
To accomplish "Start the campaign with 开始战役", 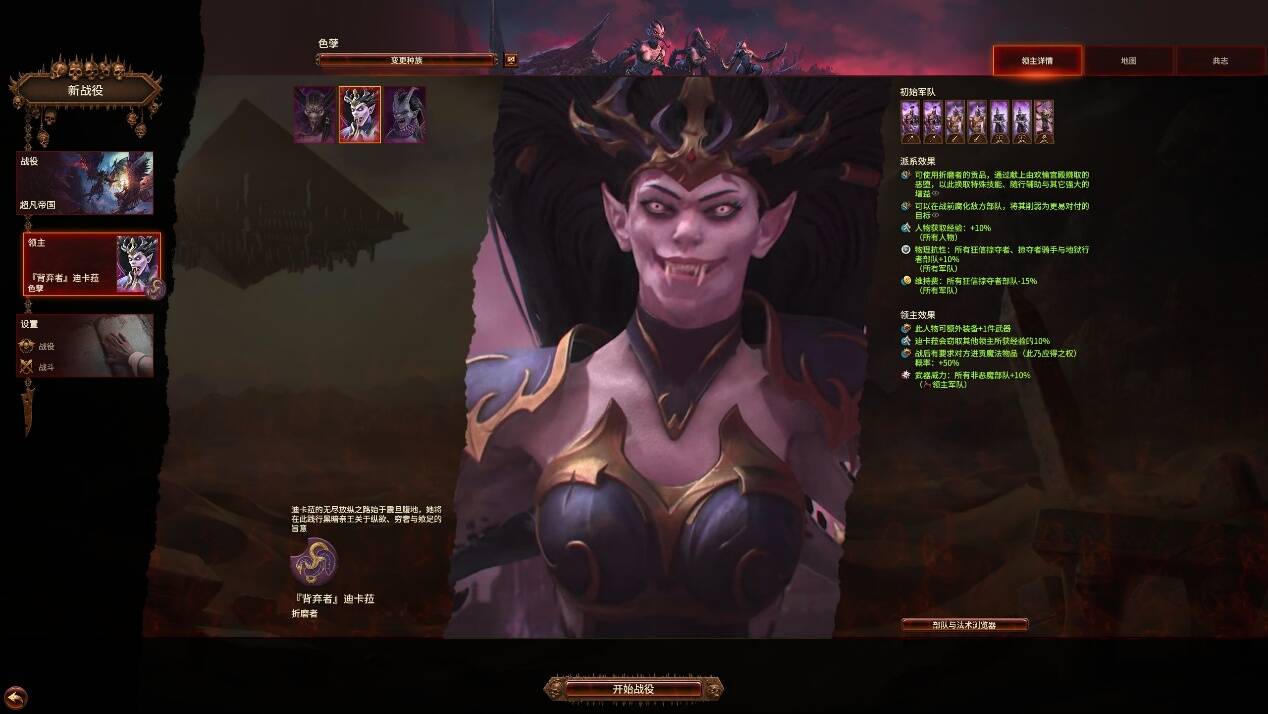I will (x=633, y=689).
